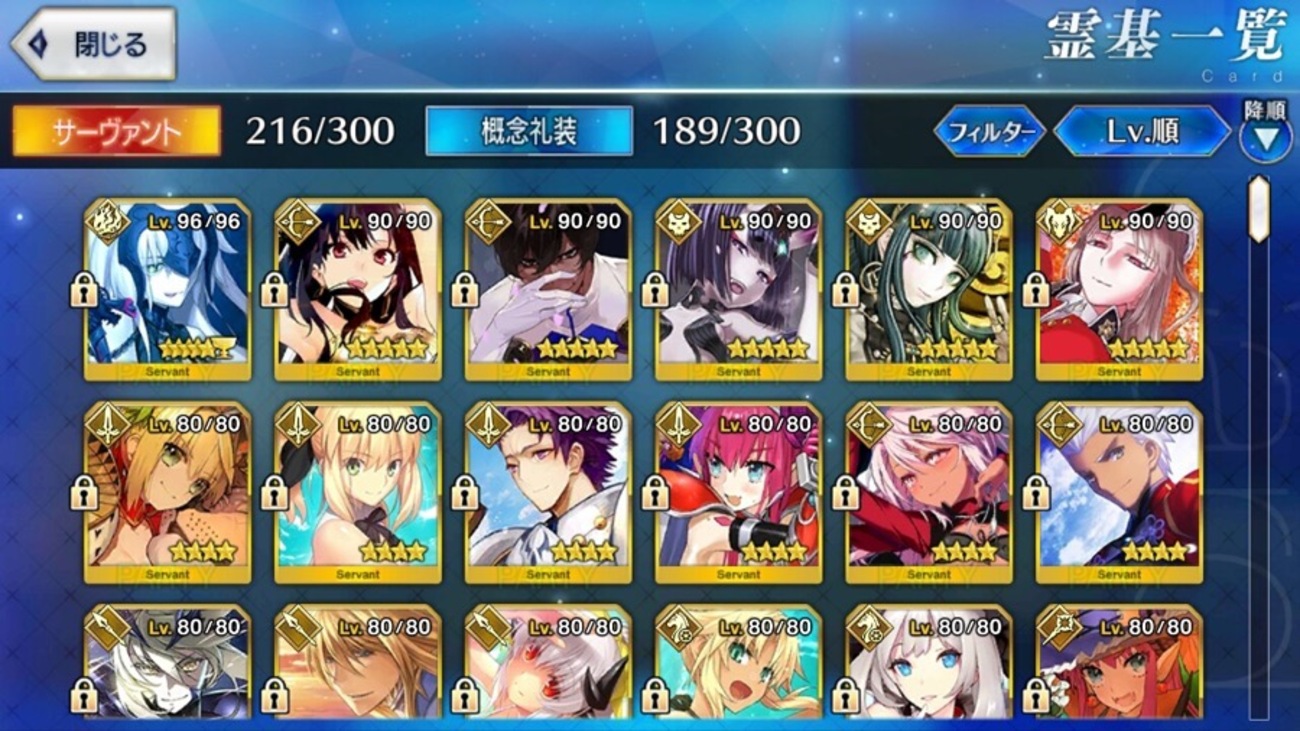This screenshot has width=1300, height=731.
Task: Click the vertical scrollbar handle
Action: [x=1258, y=209]
